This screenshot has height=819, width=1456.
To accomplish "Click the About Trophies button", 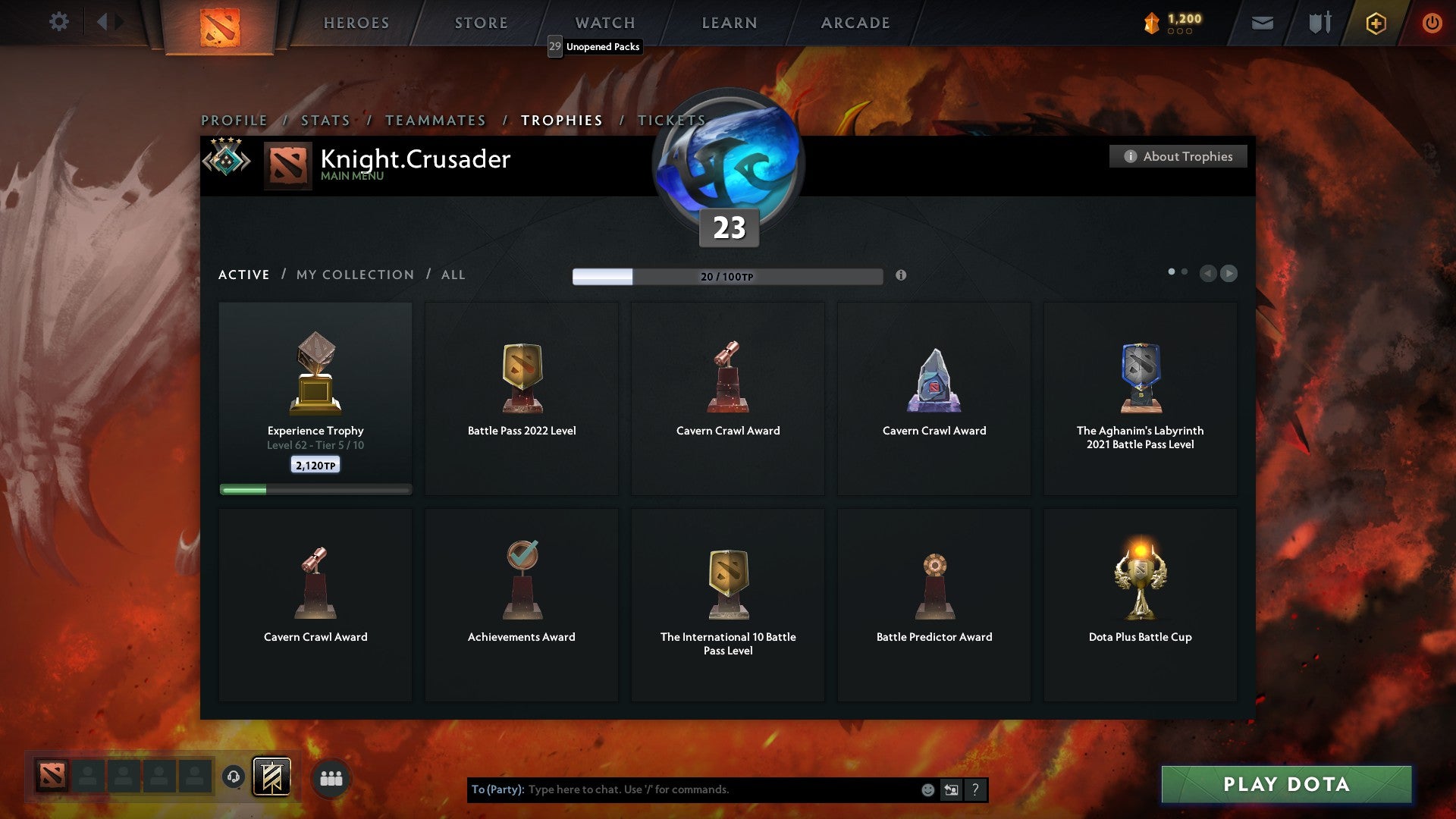I will (1178, 156).
